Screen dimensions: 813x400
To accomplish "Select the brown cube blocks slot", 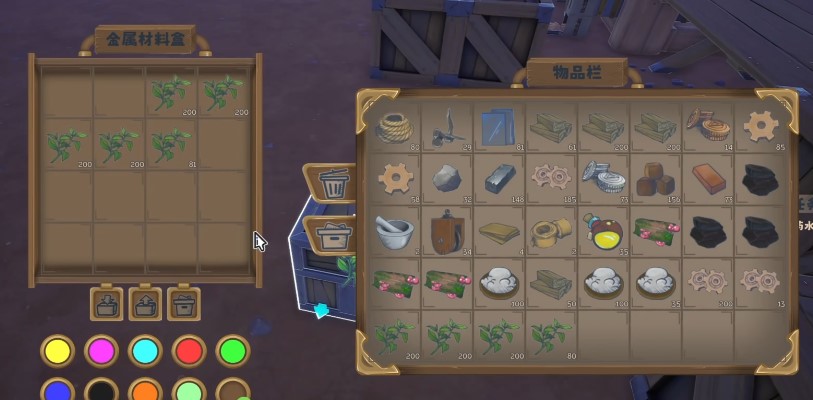I will pos(656,178).
